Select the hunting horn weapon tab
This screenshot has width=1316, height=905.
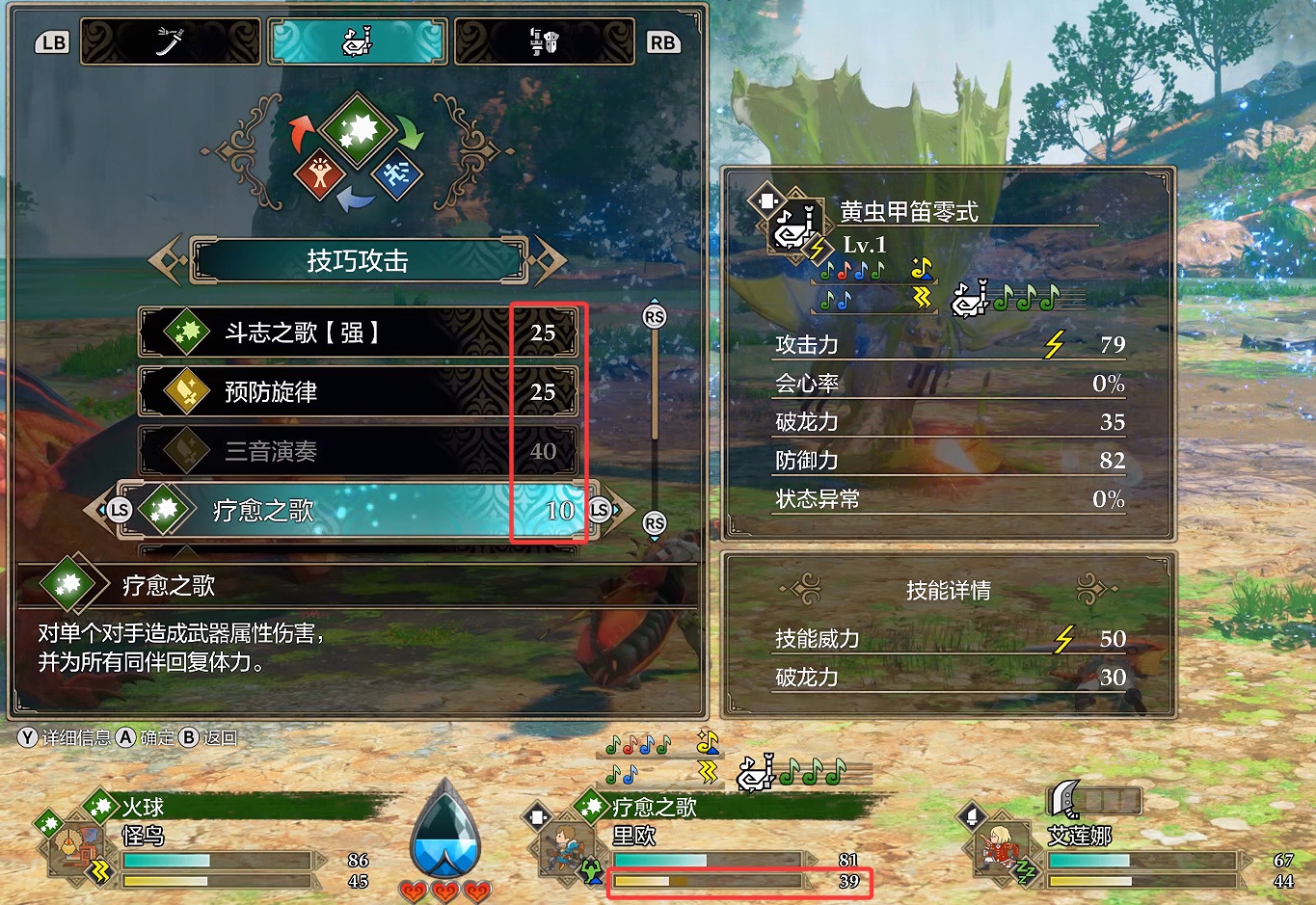click(x=358, y=42)
